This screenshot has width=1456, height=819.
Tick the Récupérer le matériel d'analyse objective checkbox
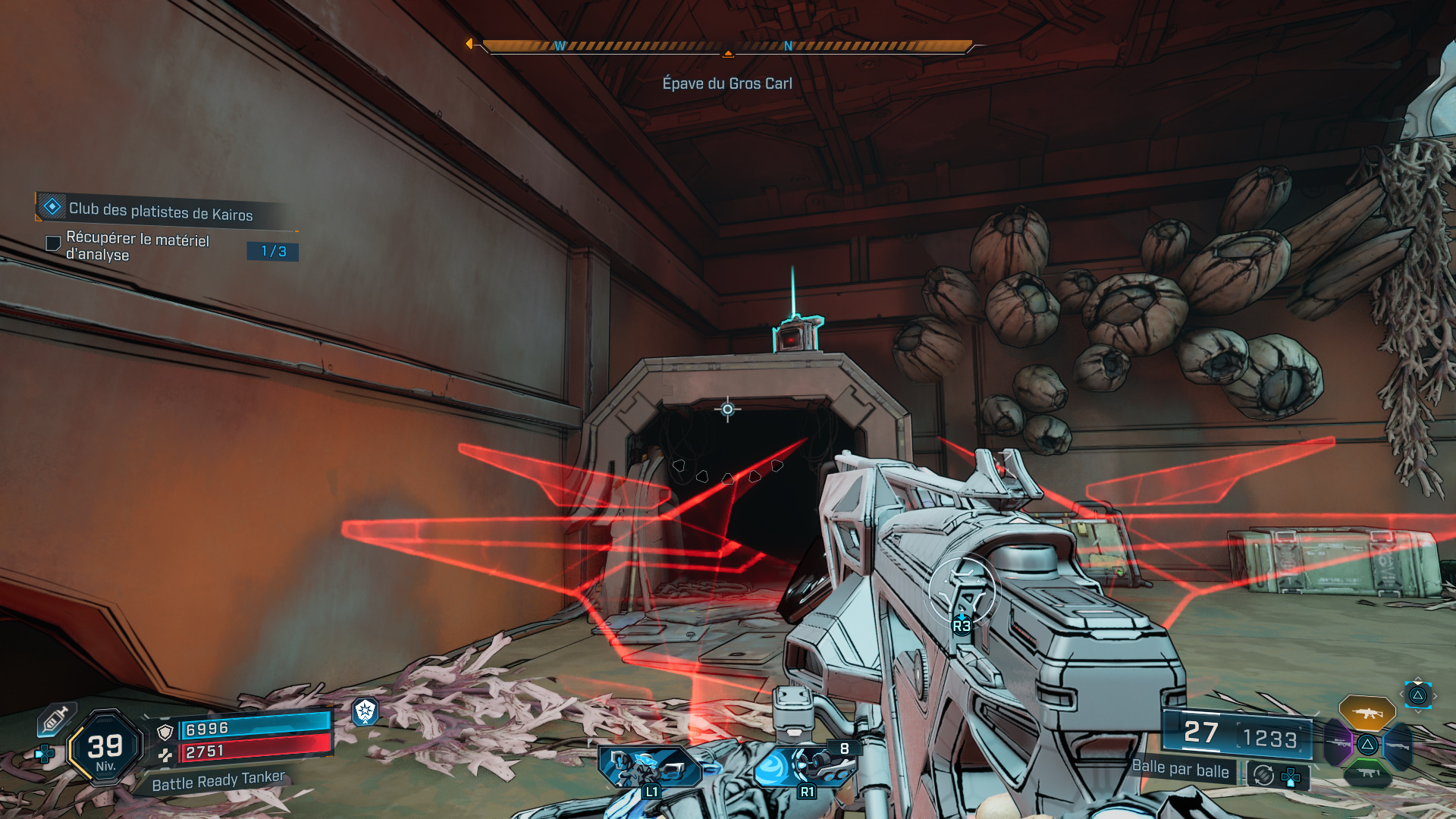pyautogui.click(x=53, y=243)
